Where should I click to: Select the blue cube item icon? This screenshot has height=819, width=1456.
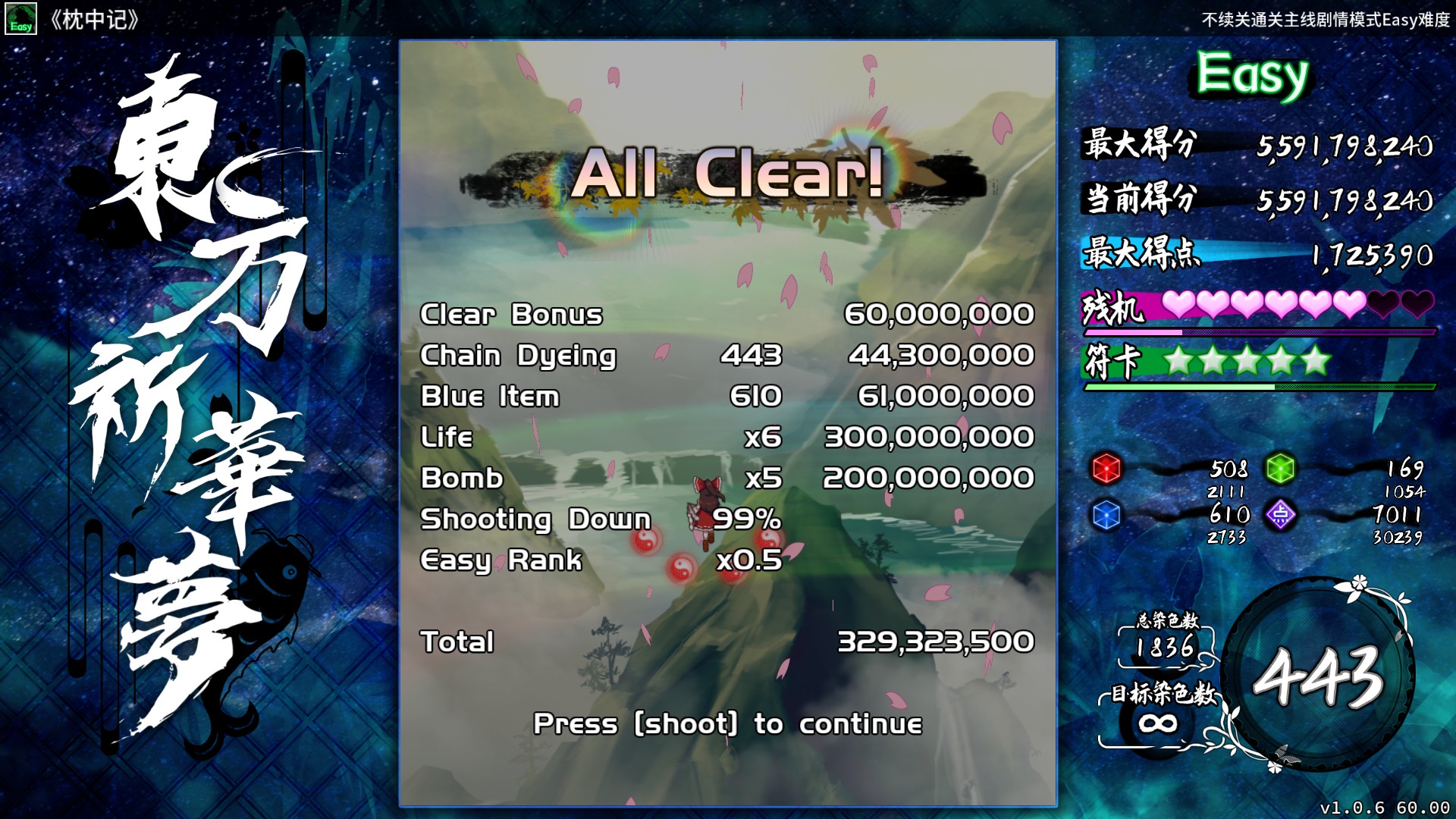pos(1106,515)
